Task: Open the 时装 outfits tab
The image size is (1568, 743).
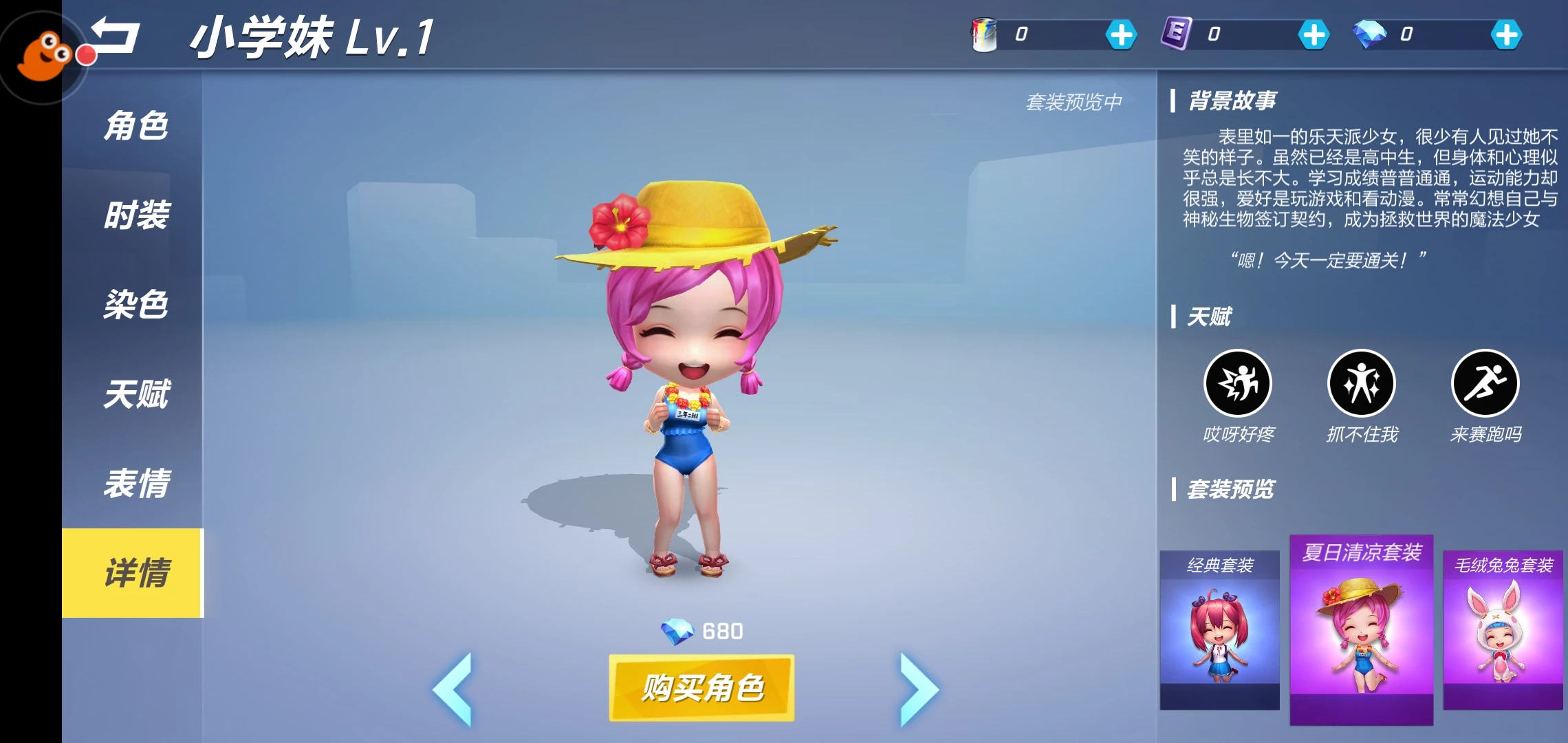Action: coord(135,215)
